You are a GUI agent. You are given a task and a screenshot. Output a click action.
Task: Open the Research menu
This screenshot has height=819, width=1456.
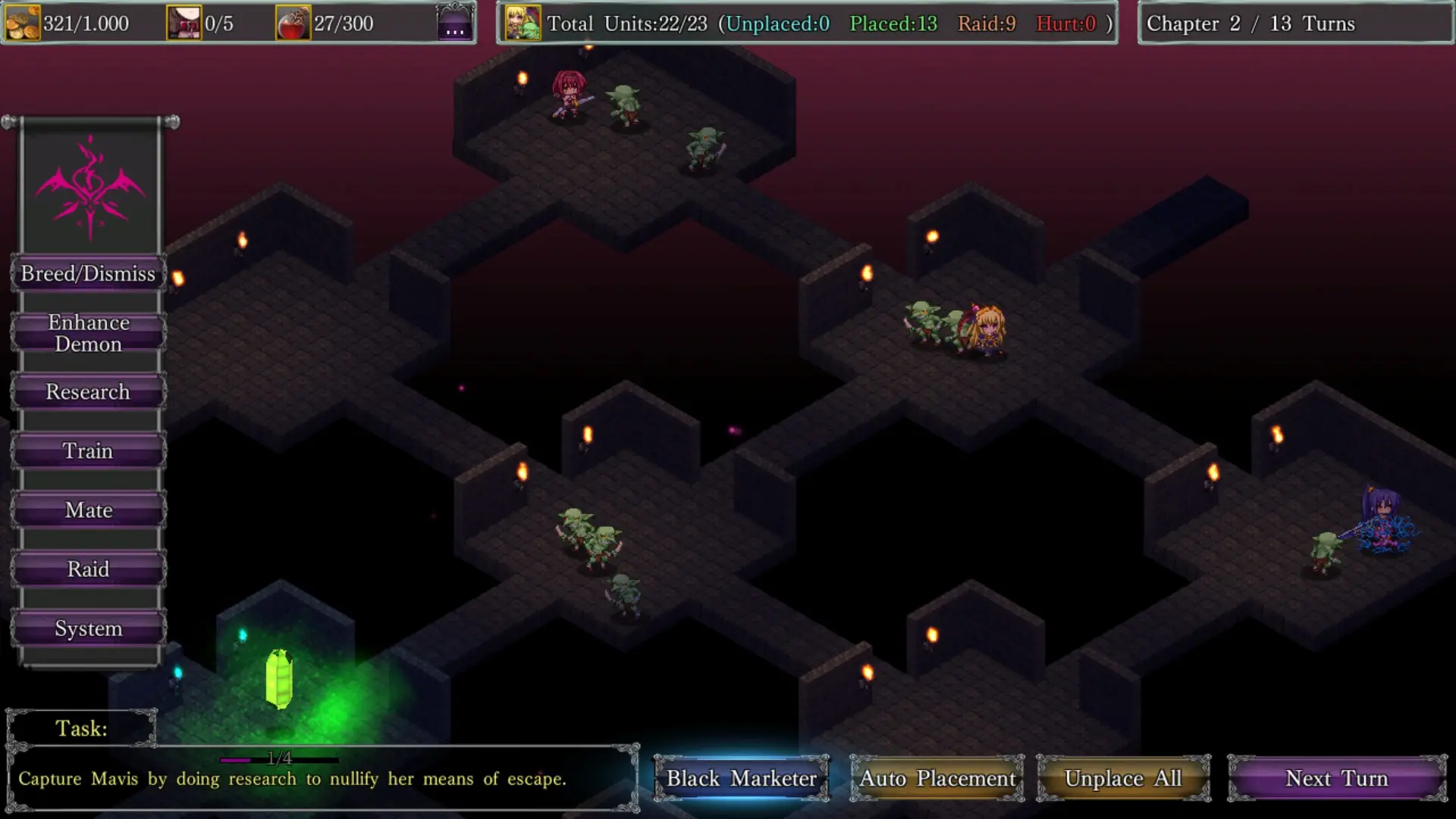pyautogui.click(x=88, y=392)
